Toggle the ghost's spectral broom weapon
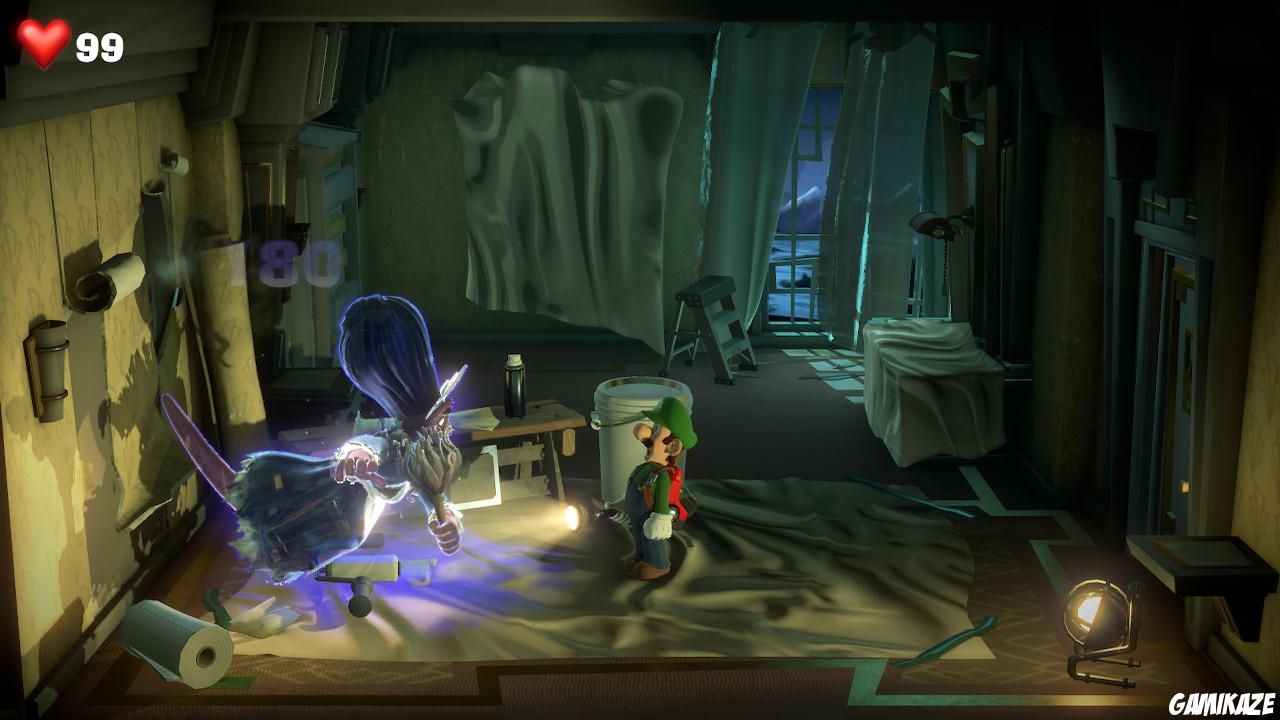 pyautogui.click(x=440, y=470)
